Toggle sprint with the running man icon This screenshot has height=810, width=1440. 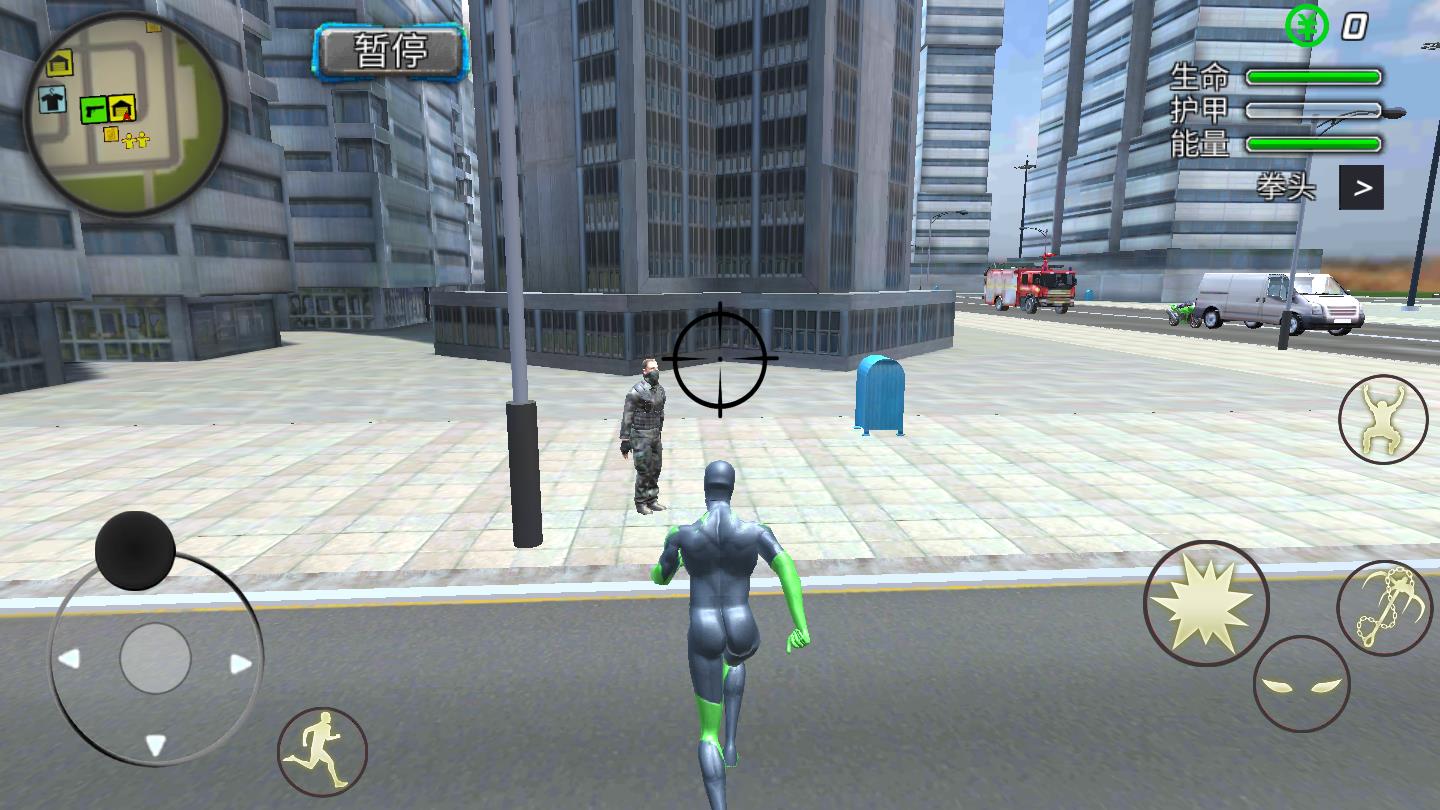tap(321, 752)
